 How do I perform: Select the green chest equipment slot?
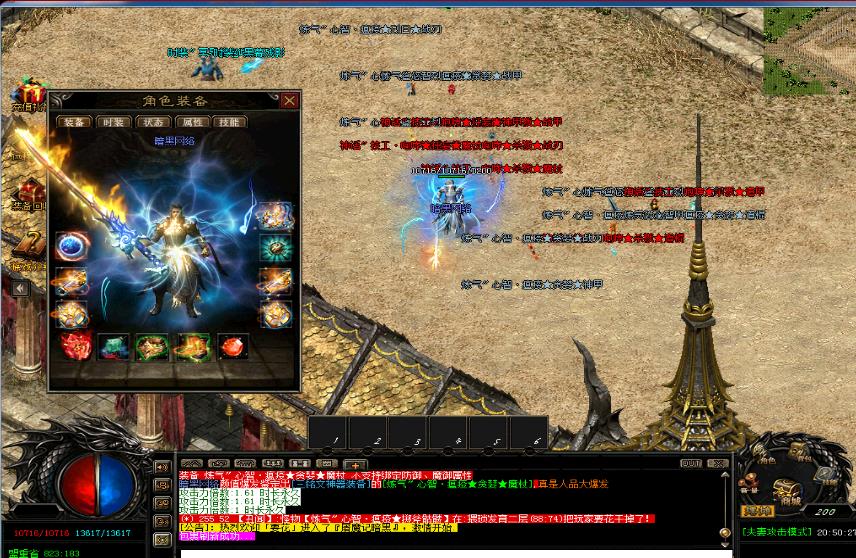click(112, 347)
